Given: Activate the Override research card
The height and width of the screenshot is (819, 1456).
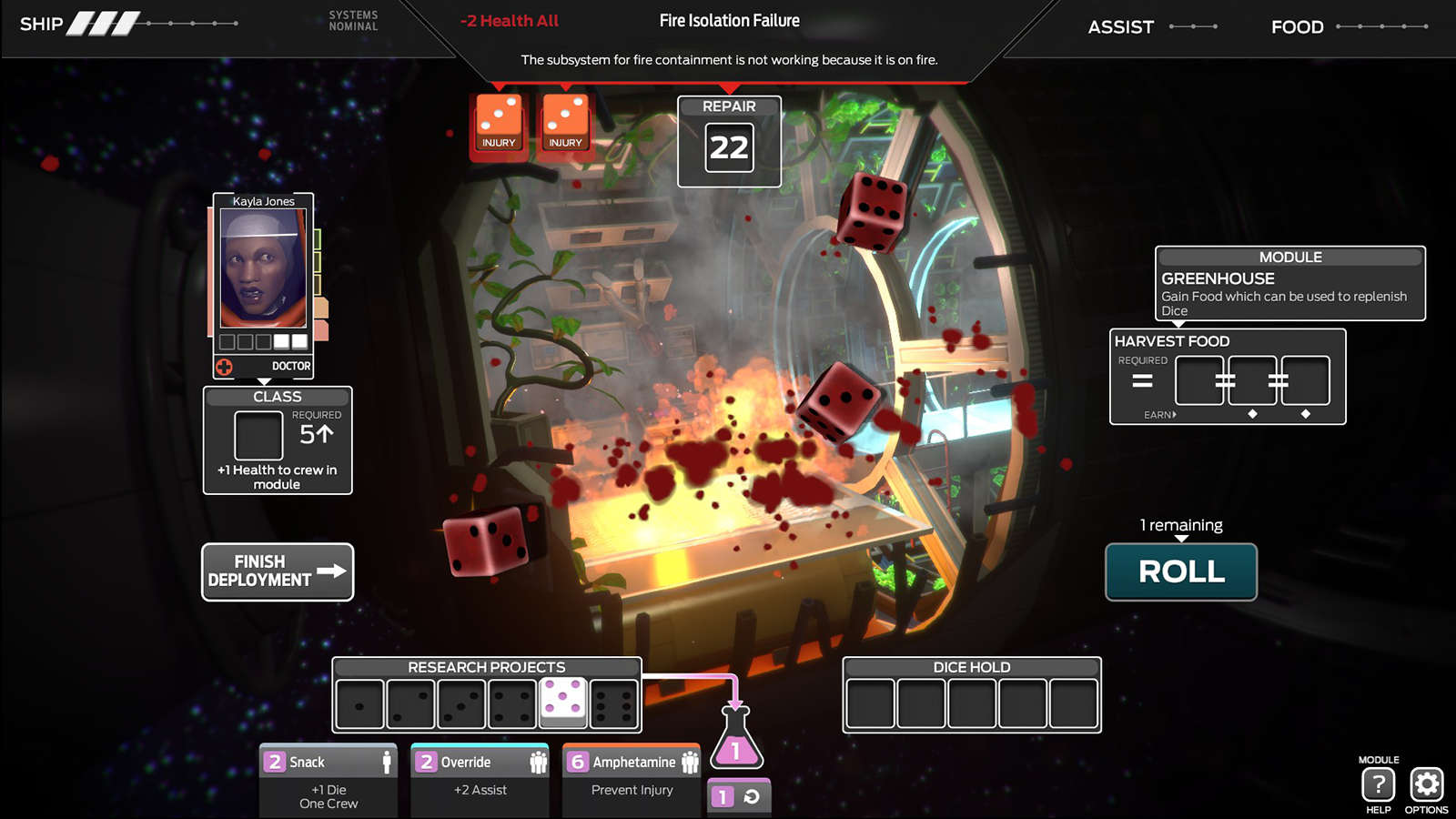Looking at the screenshot, I should coord(480,781).
